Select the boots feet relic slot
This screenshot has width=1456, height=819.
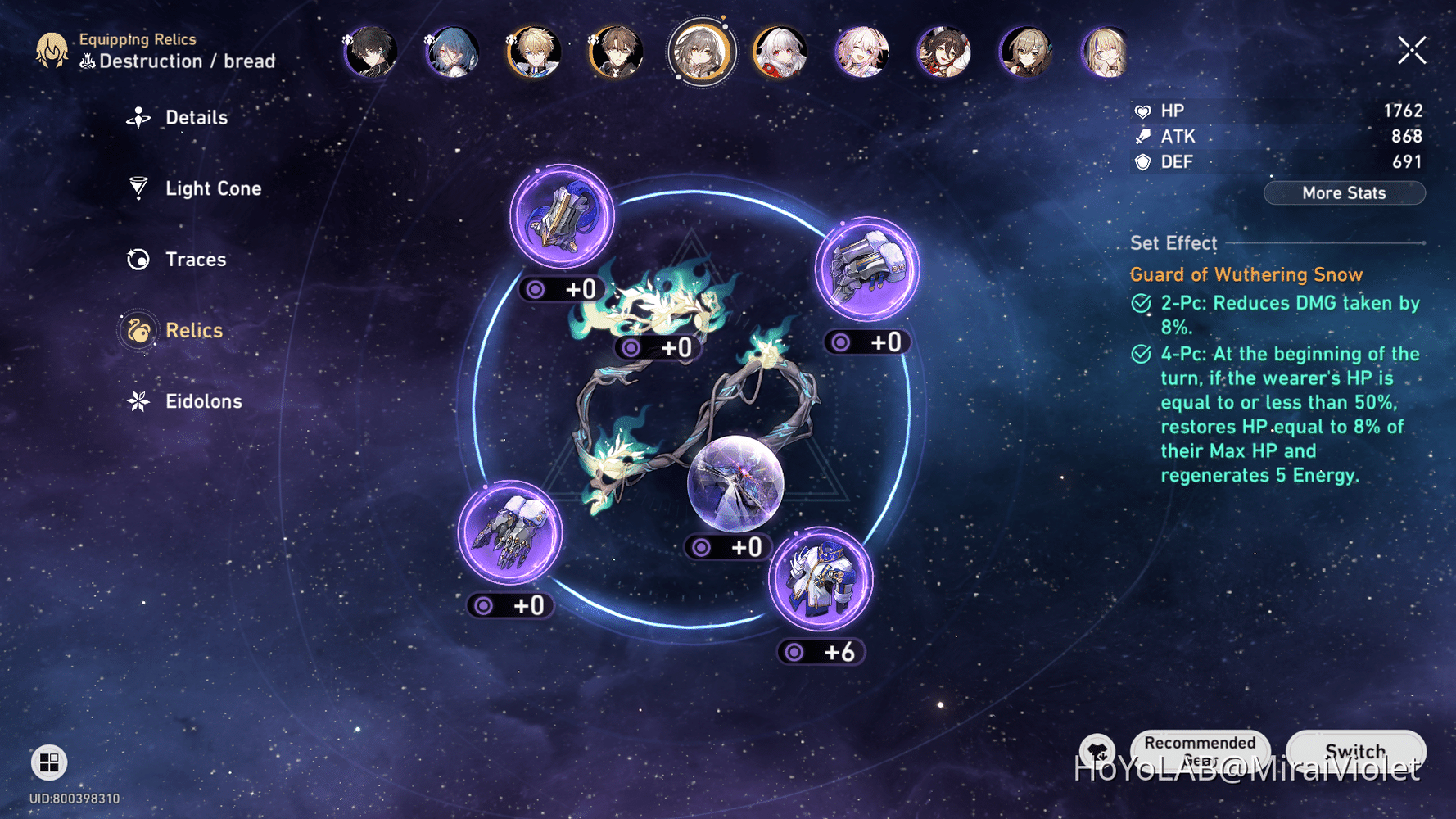point(509,533)
